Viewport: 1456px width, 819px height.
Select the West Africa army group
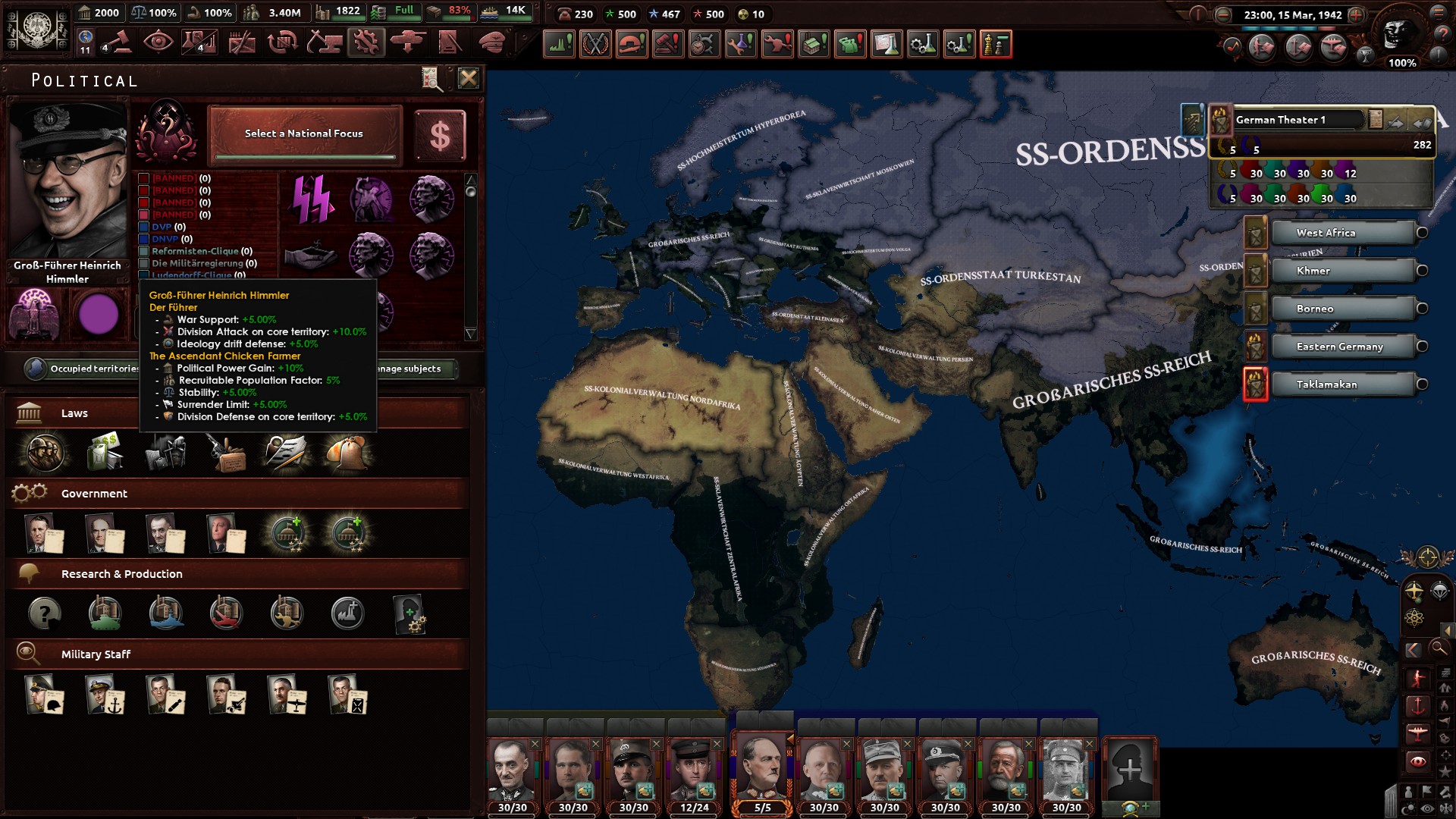click(1342, 233)
